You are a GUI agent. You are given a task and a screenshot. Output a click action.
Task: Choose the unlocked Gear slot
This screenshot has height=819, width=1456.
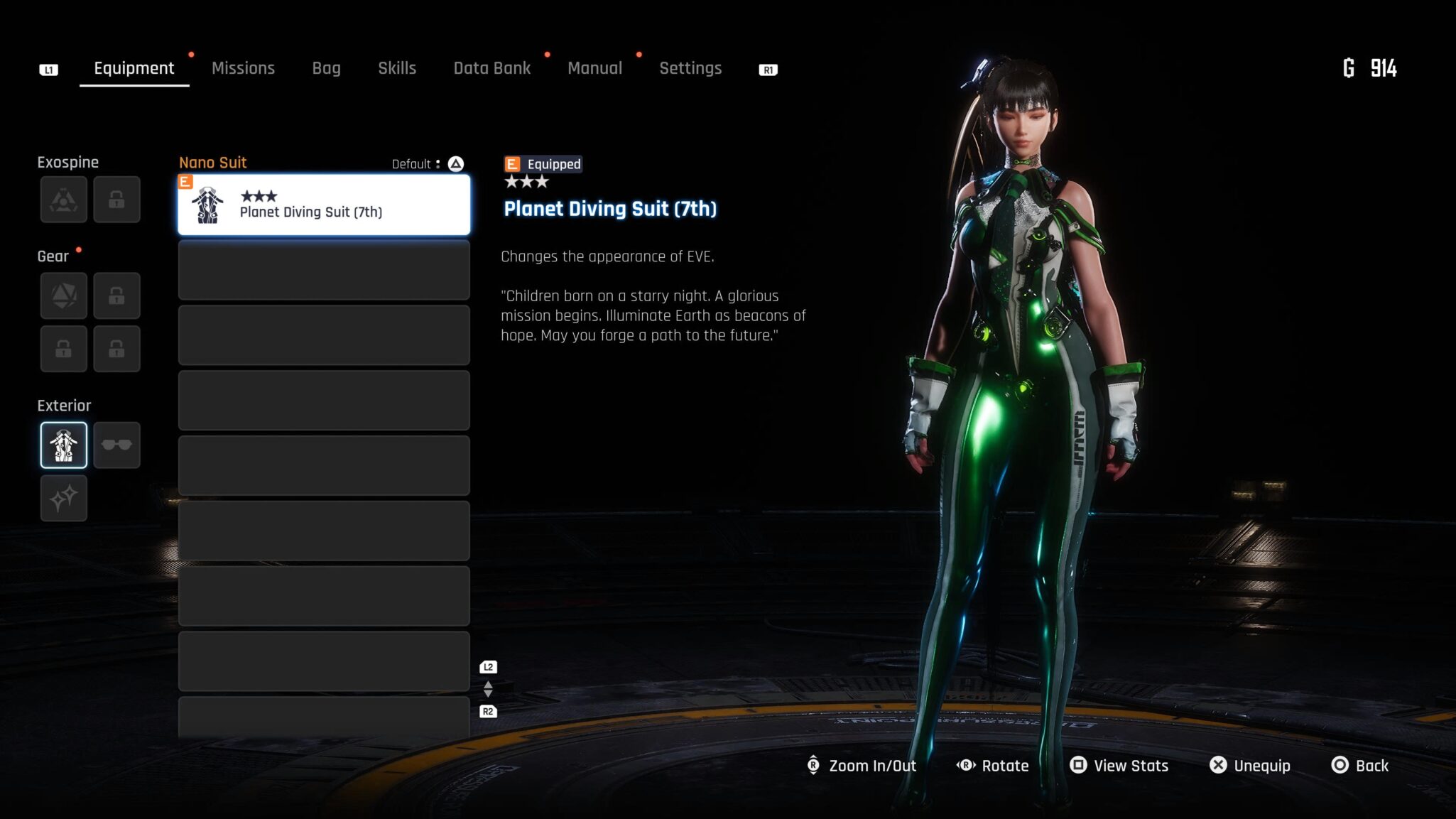coord(64,295)
